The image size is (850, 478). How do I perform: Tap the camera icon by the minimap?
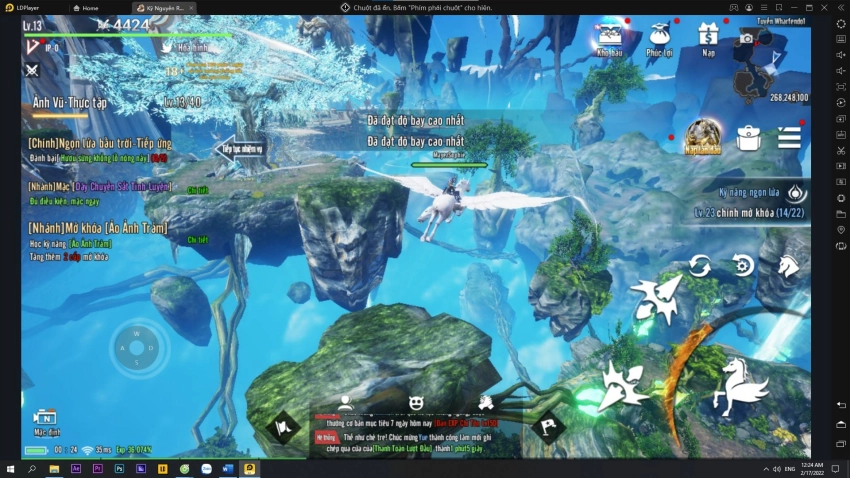tap(746, 38)
